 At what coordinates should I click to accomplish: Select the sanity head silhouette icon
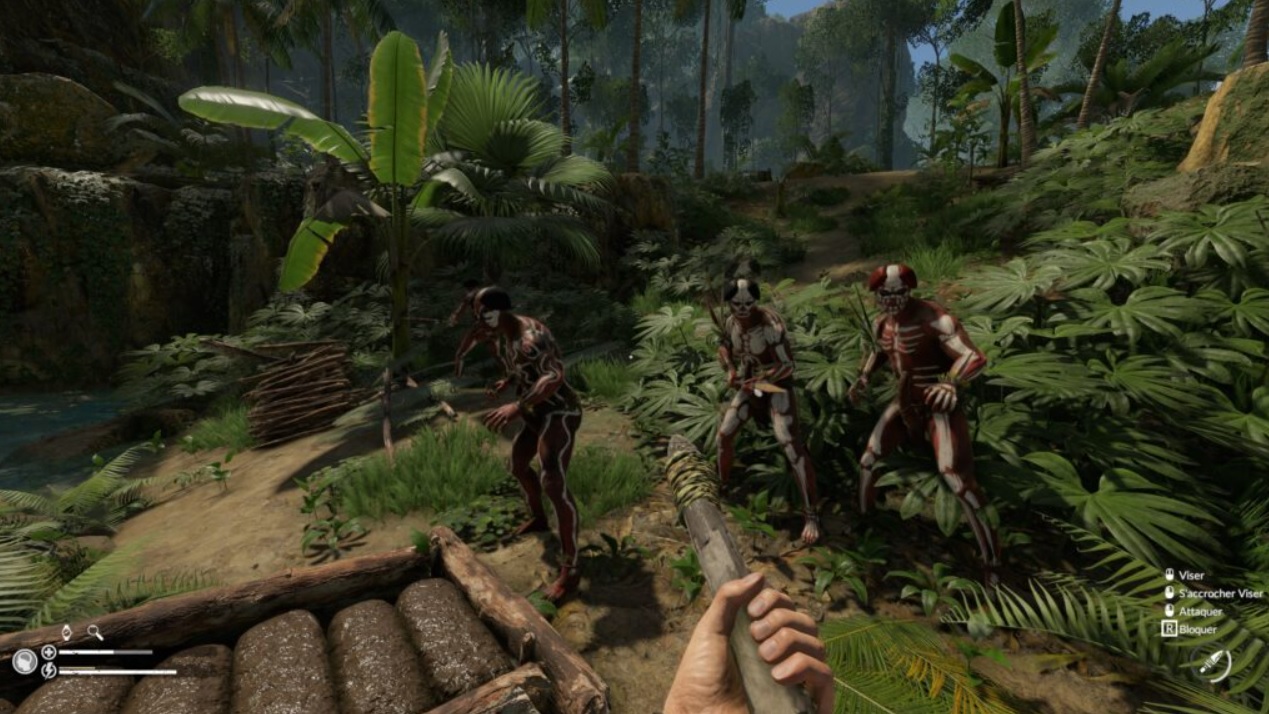24,661
